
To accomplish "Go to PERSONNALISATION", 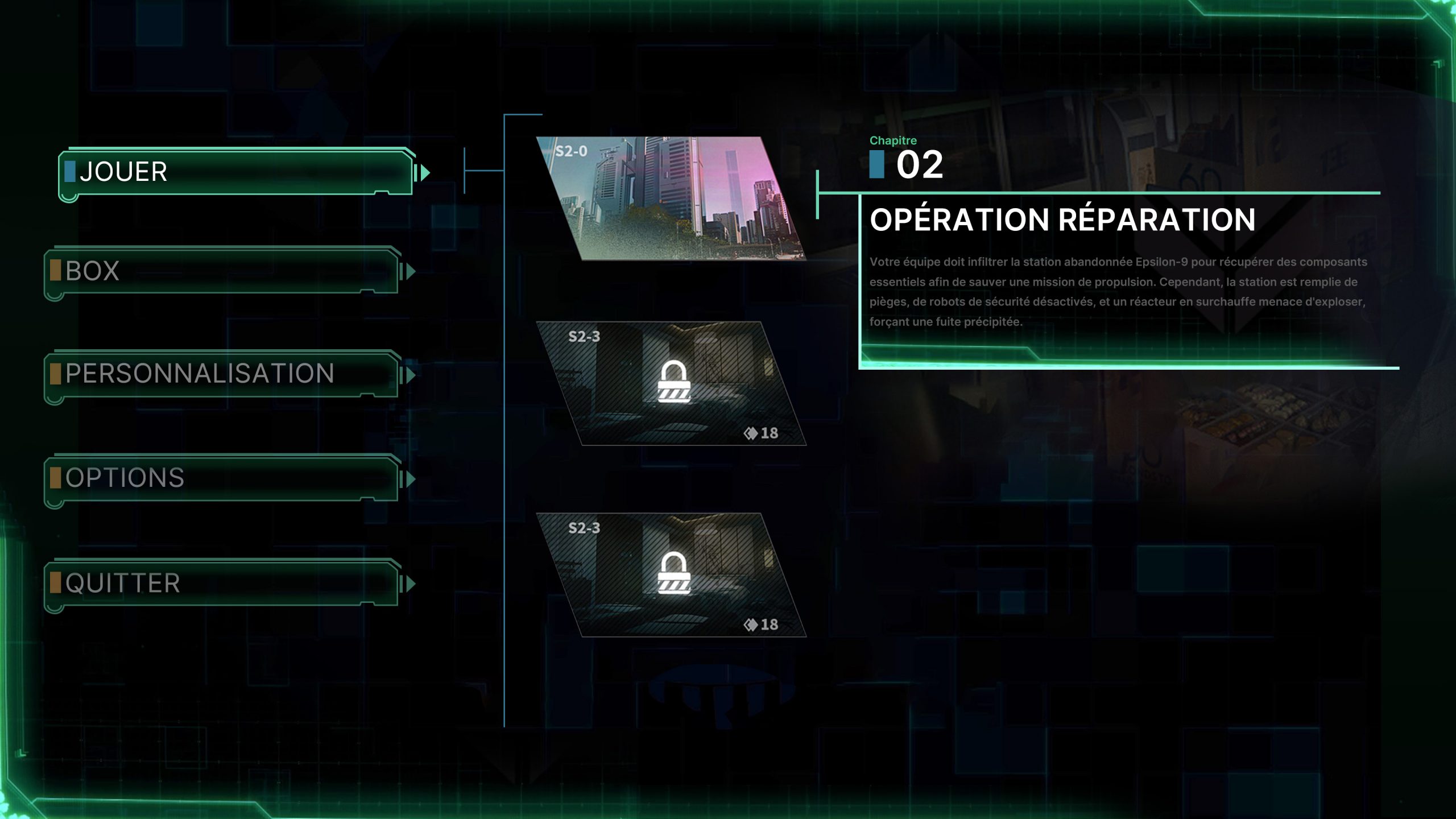I will coord(222,374).
